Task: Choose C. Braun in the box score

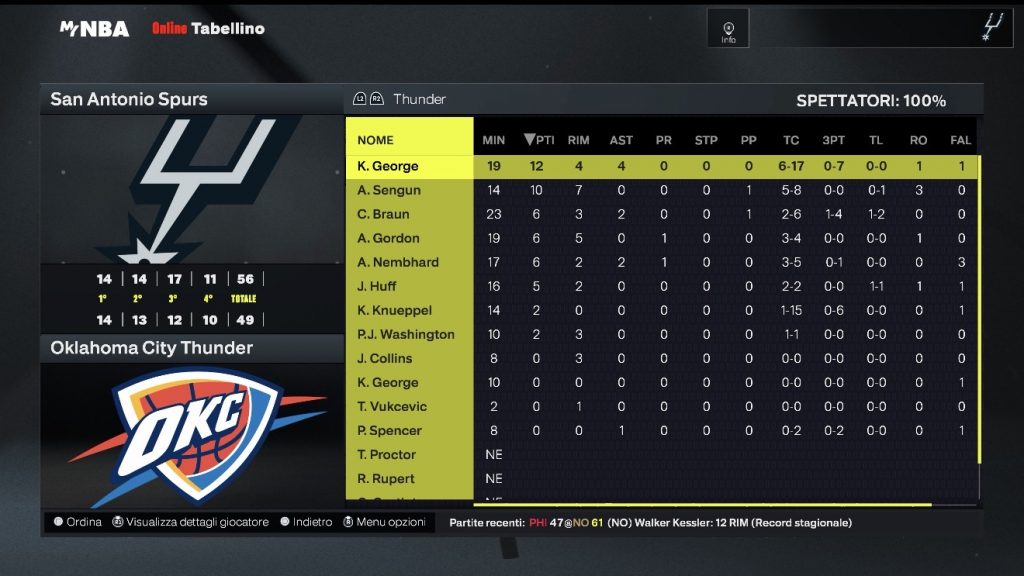Action: click(x=385, y=214)
